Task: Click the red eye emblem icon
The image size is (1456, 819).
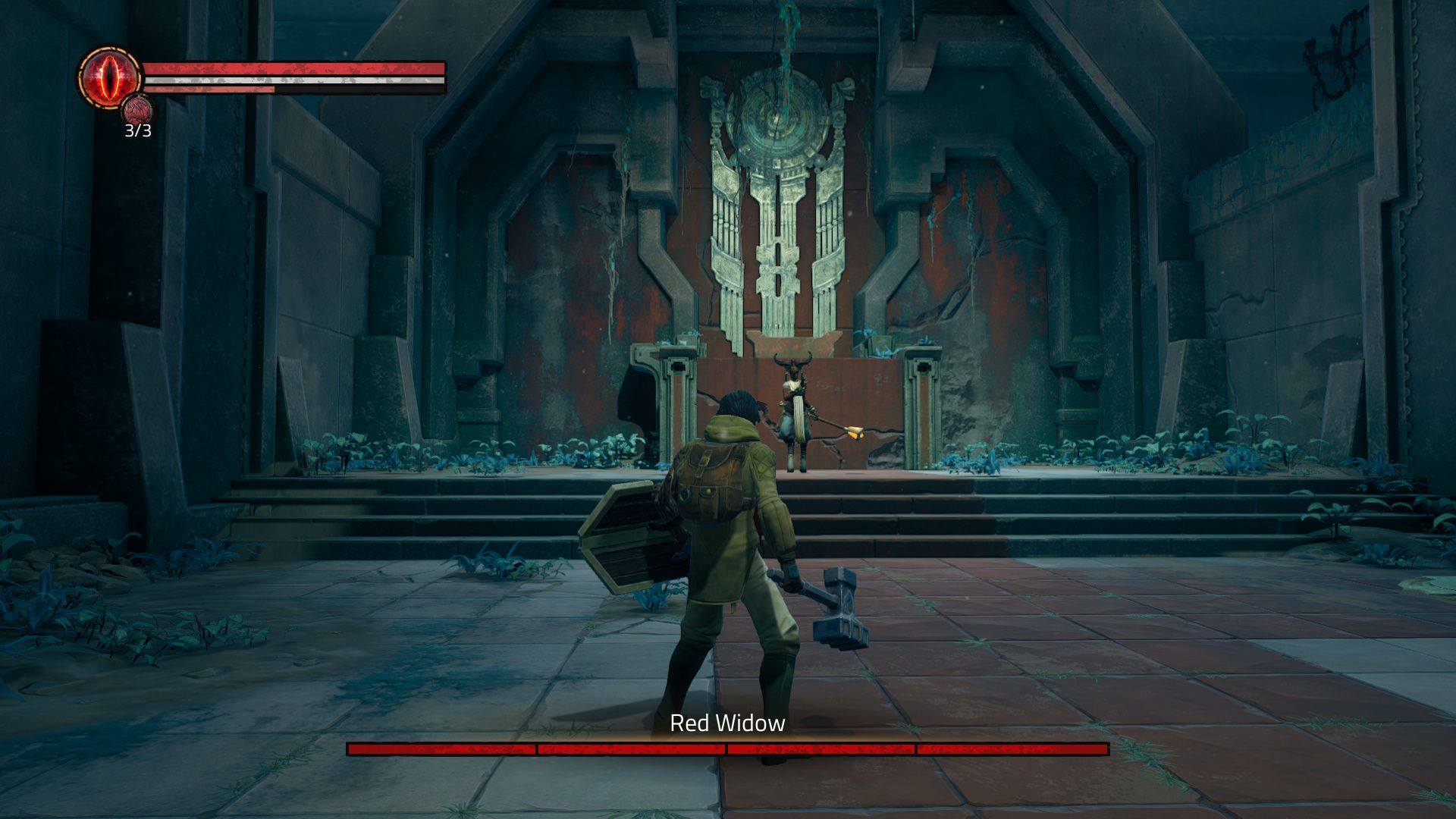Action: (110, 77)
